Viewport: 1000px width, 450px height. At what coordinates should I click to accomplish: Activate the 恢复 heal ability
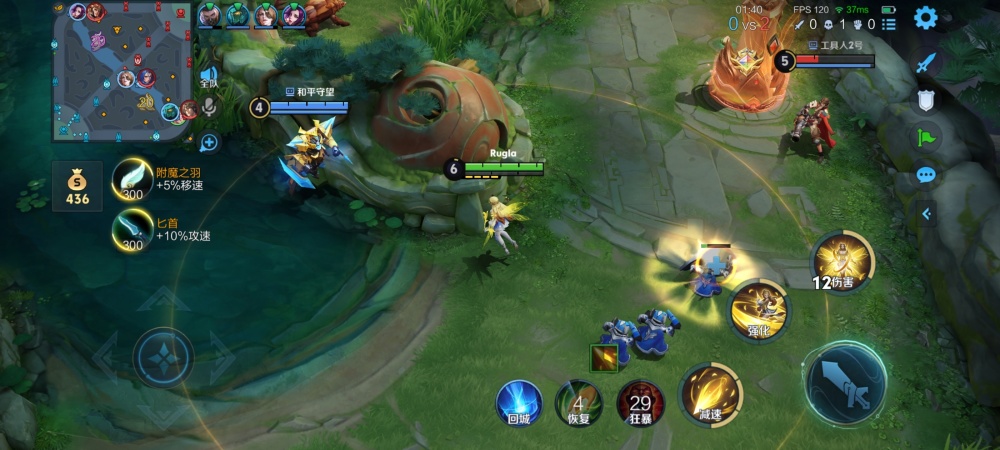[578, 402]
